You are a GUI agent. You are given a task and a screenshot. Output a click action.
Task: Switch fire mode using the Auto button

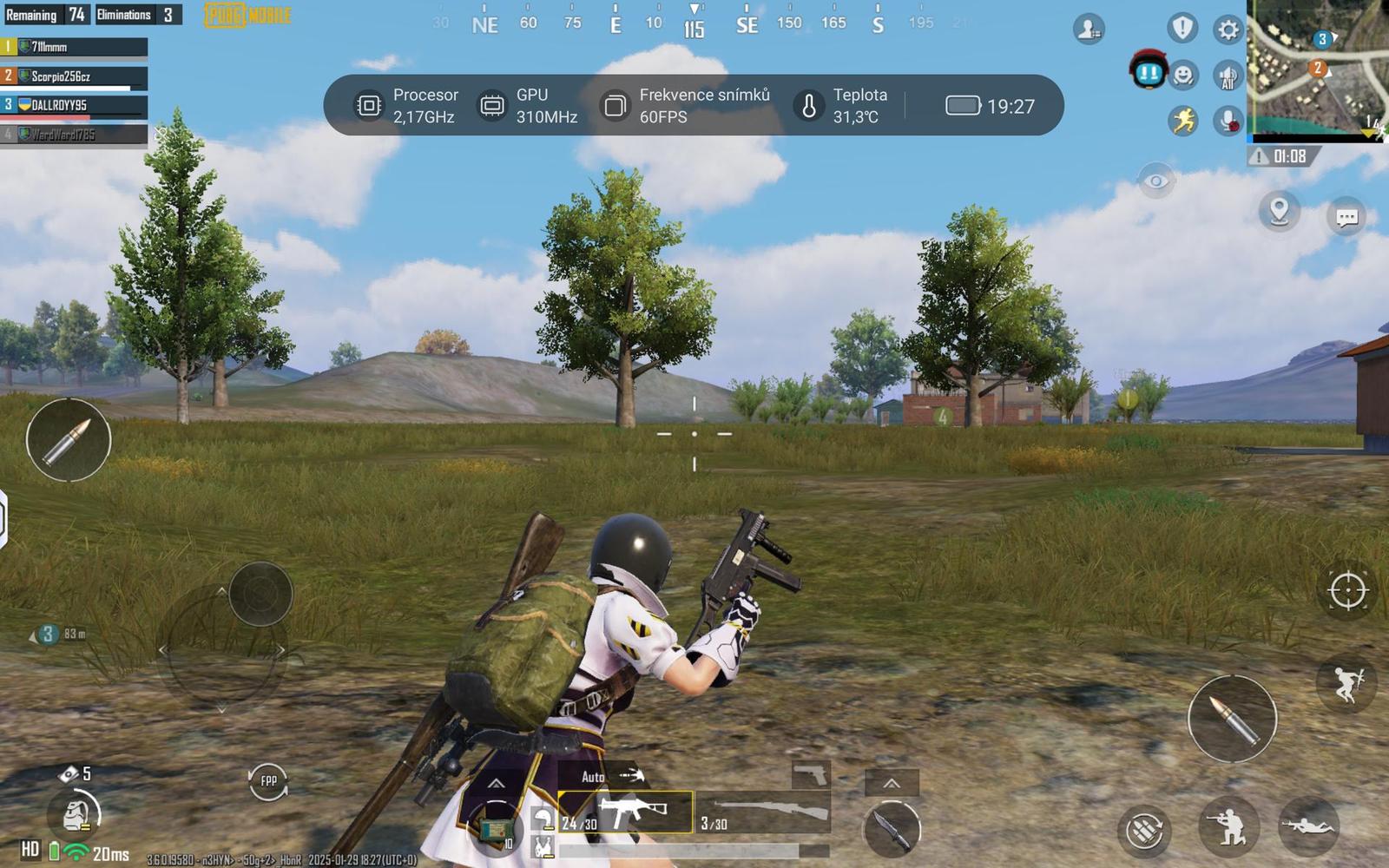(594, 777)
